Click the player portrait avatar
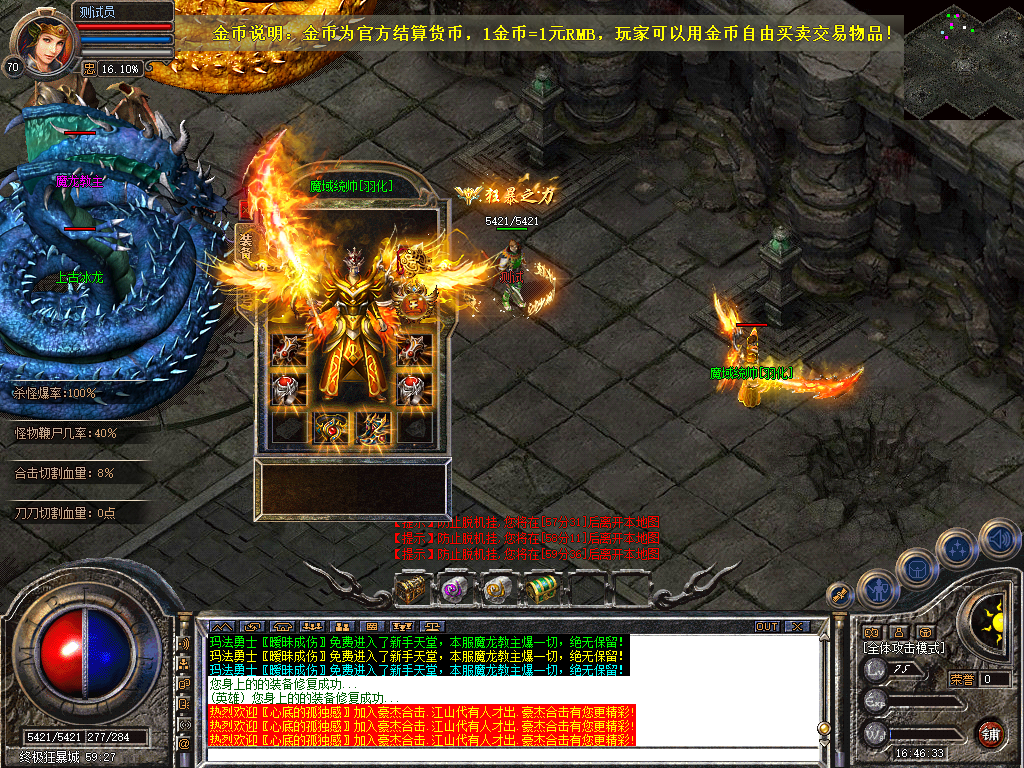The width and height of the screenshot is (1024, 768). click(x=42, y=40)
